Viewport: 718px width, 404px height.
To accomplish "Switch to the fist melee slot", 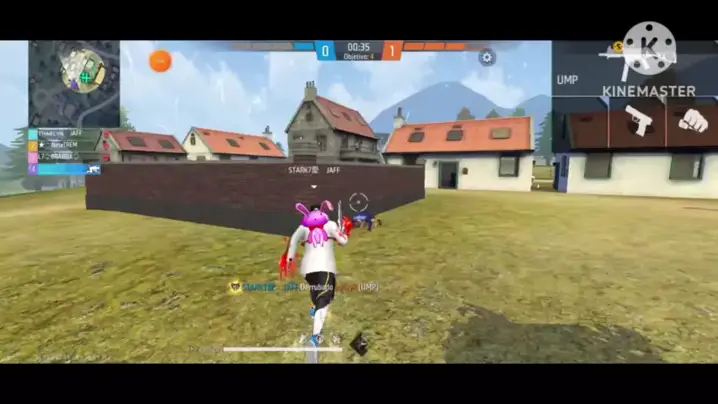I will pyautogui.click(x=692, y=121).
